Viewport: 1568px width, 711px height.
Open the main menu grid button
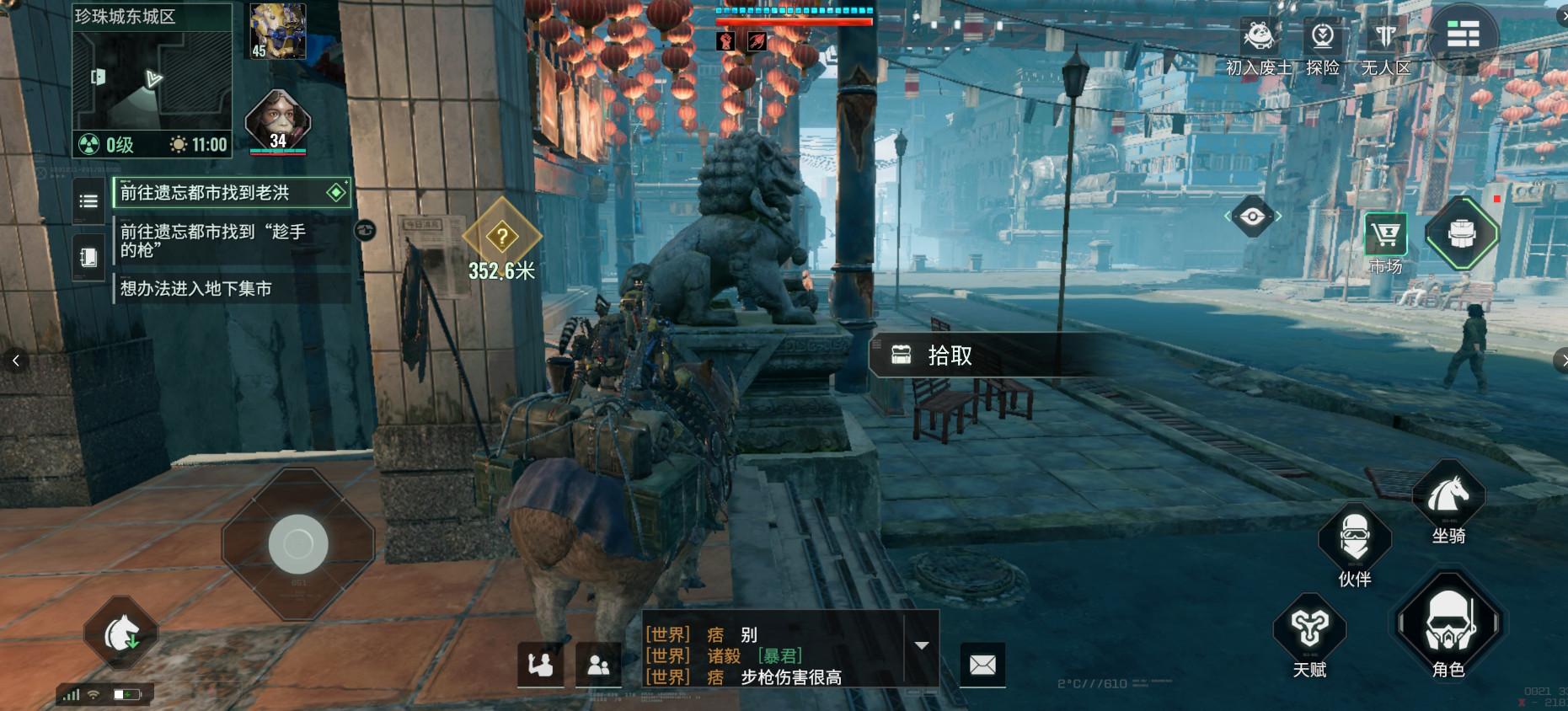click(1463, 35)
